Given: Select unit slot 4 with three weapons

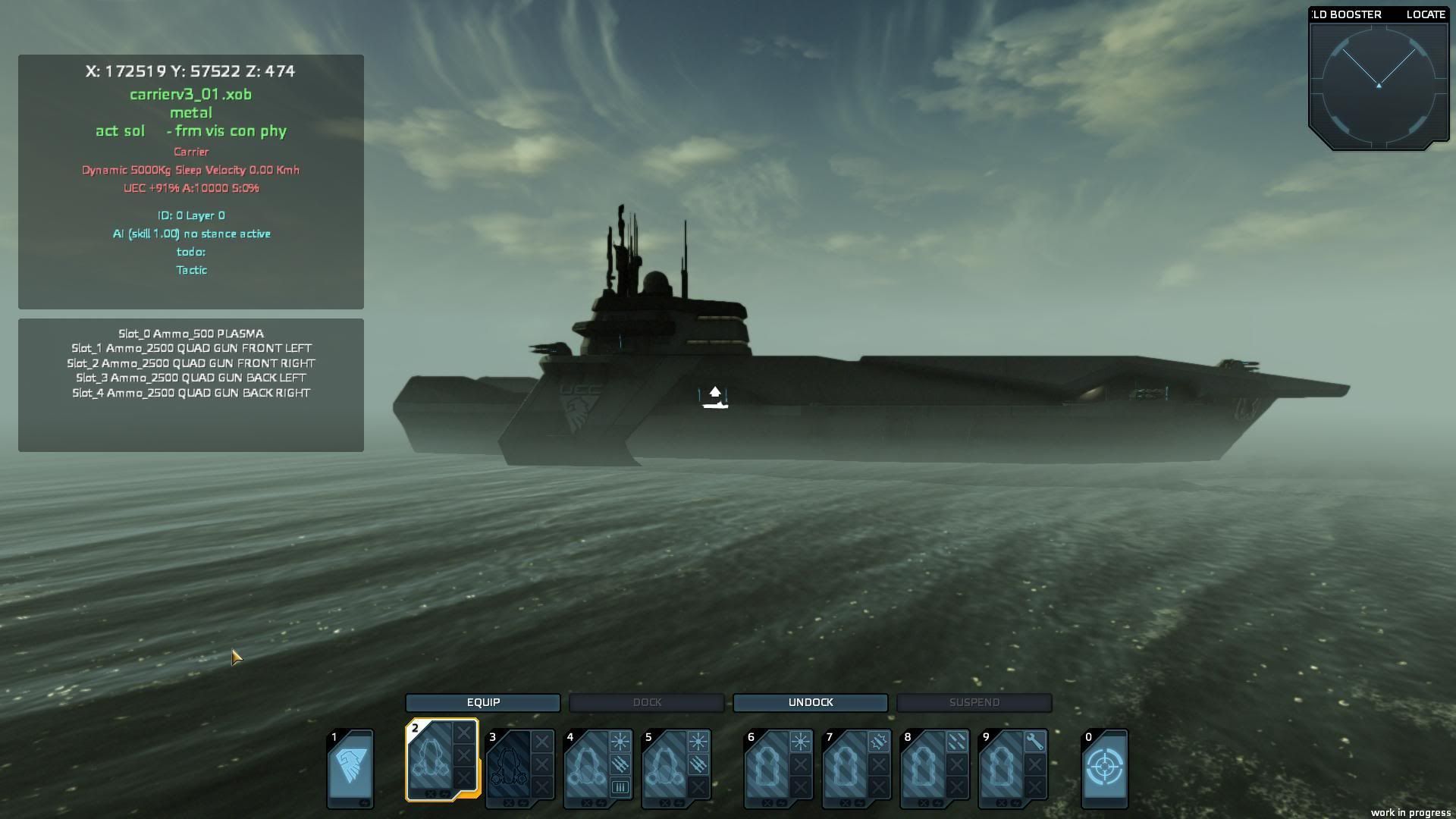Looking at the screenshot, I should pos(587,766).
